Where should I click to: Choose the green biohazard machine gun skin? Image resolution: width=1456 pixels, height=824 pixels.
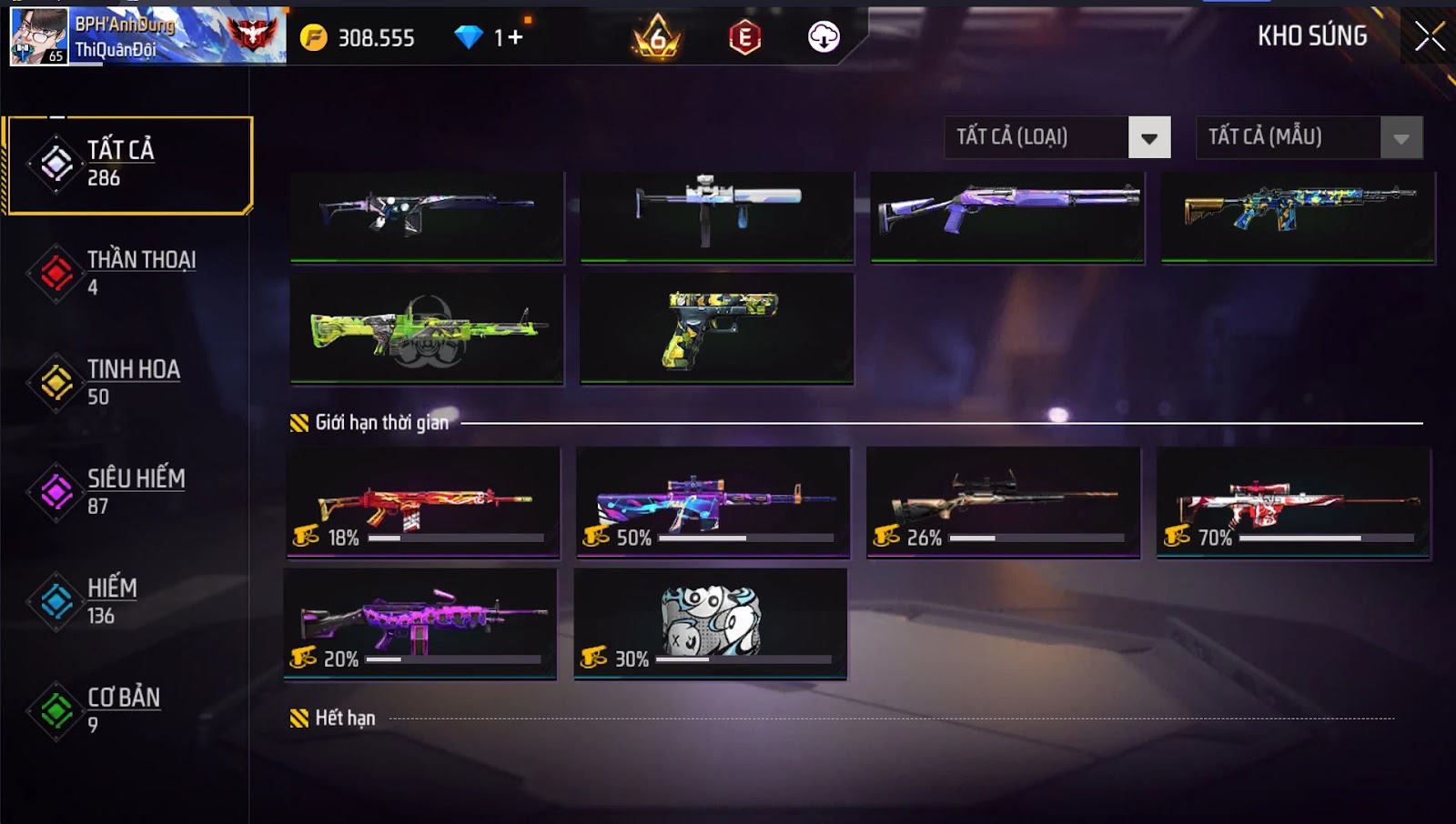coord(427,329)
